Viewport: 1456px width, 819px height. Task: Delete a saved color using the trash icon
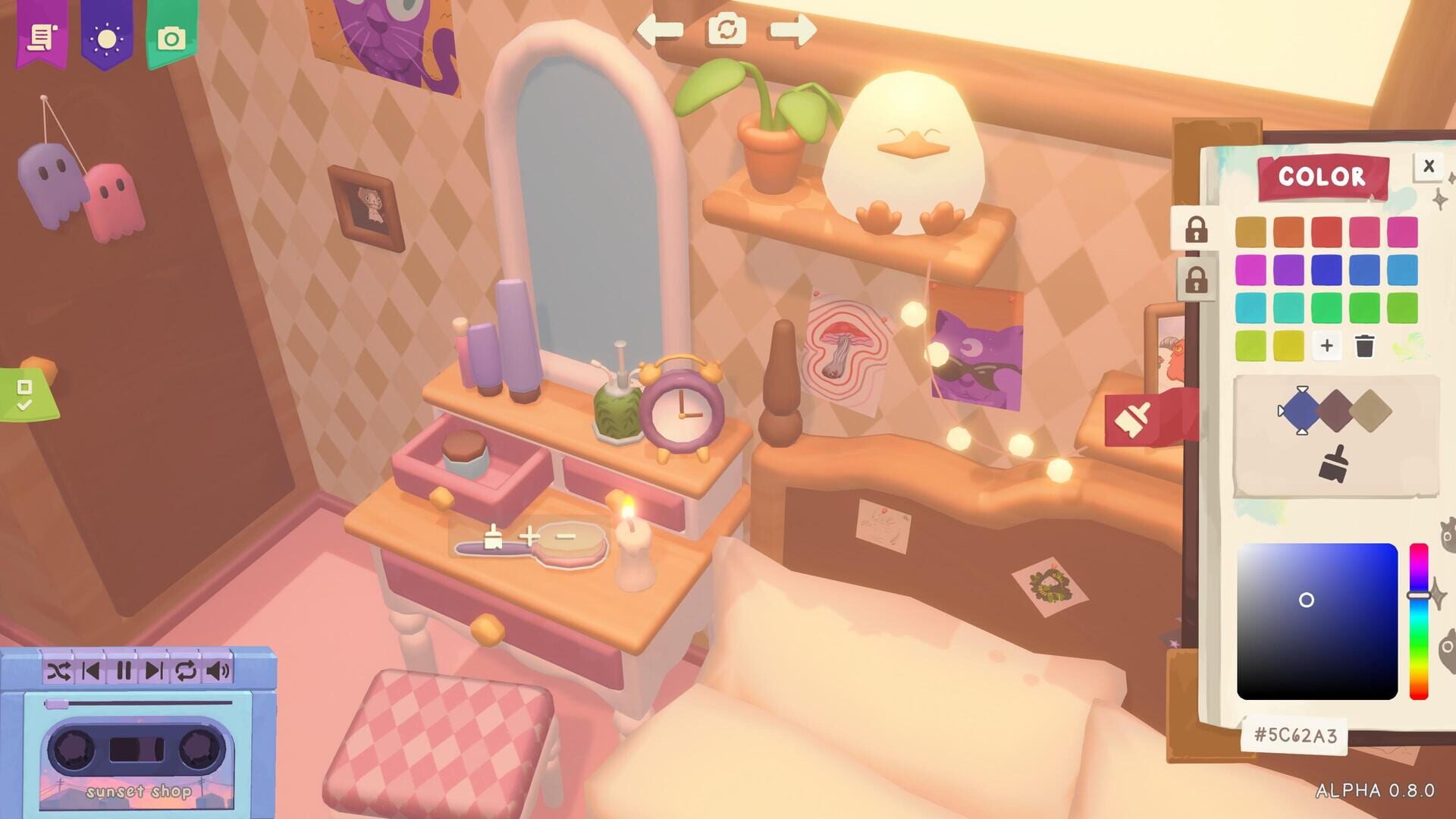coord(1365,346)
